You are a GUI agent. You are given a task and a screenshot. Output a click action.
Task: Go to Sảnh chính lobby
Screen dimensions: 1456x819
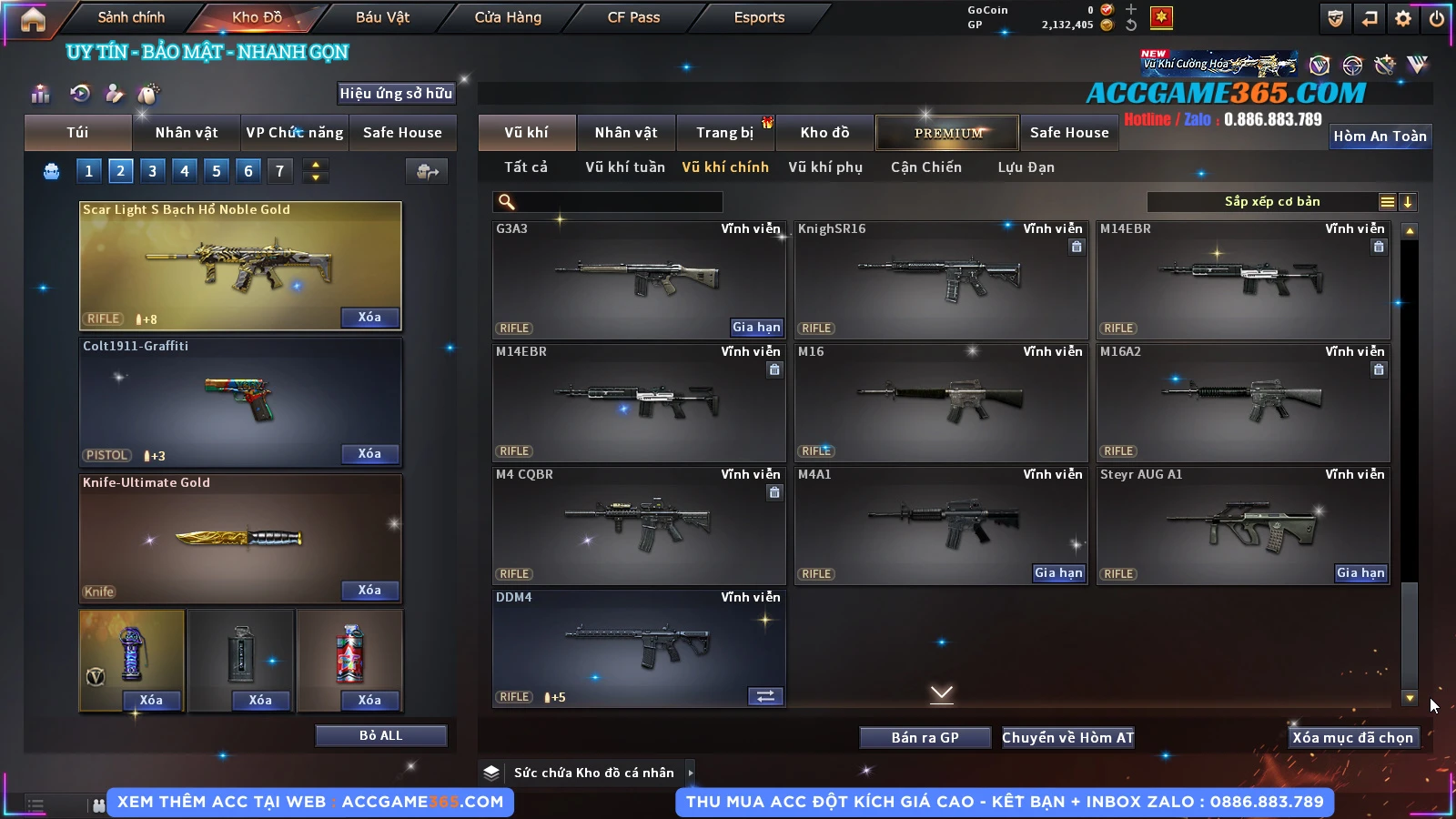click(x=131, y=17)
